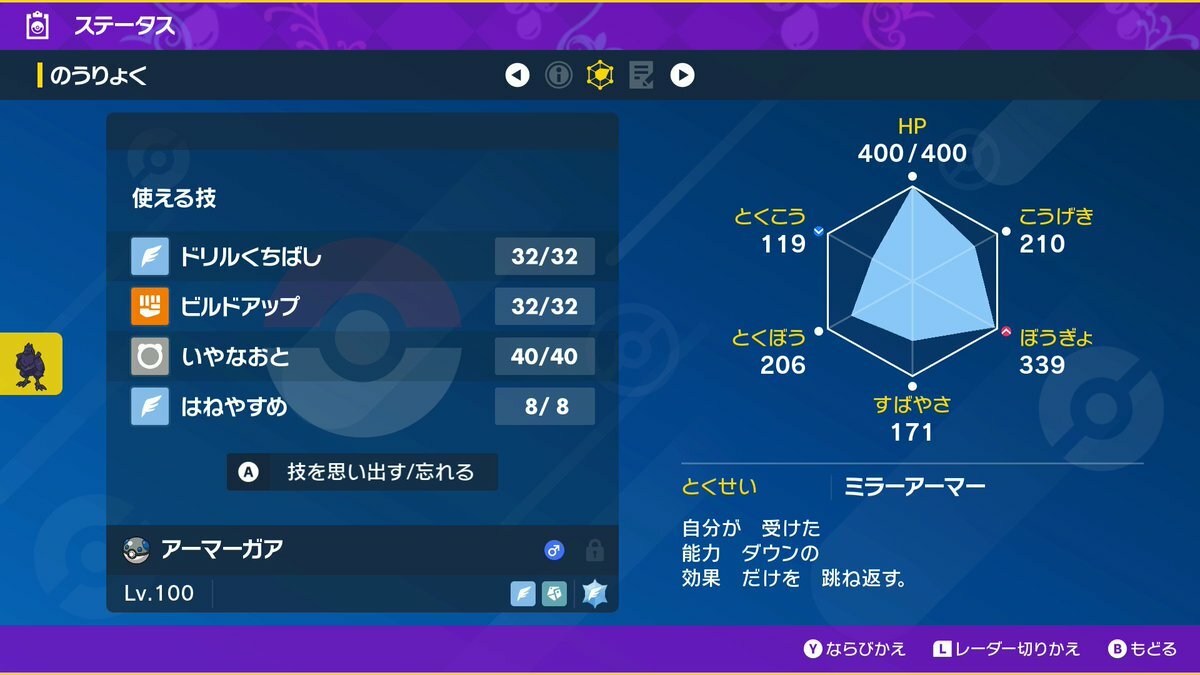Image resolution: width=1200 pixels, height=675 pixels.
Task: Select the Corviknight party side tab
Action: coord(31,364)
